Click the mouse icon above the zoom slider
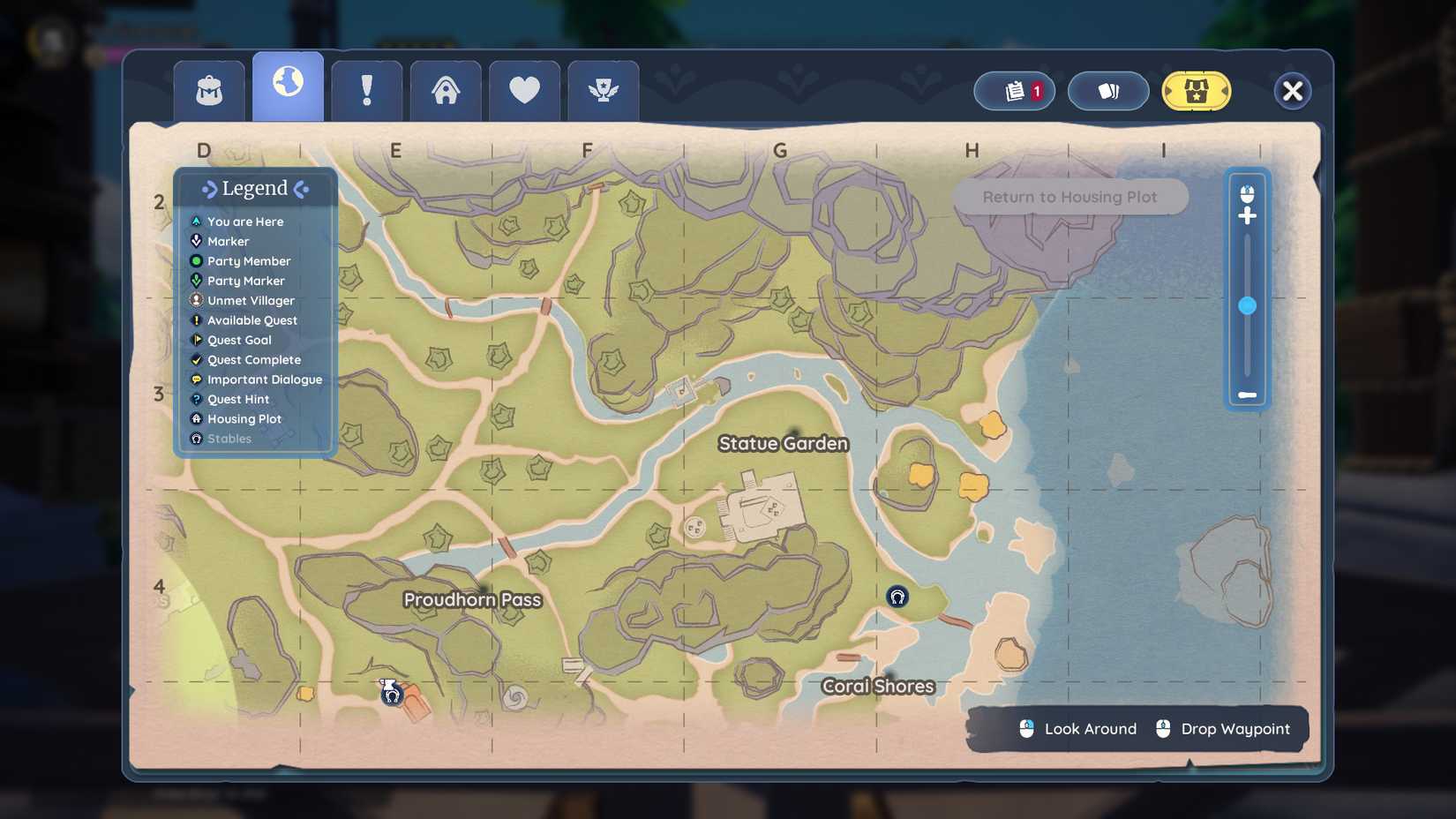Image resolution: width=1456 pixels, height=819 pixels. point(1248,192)
